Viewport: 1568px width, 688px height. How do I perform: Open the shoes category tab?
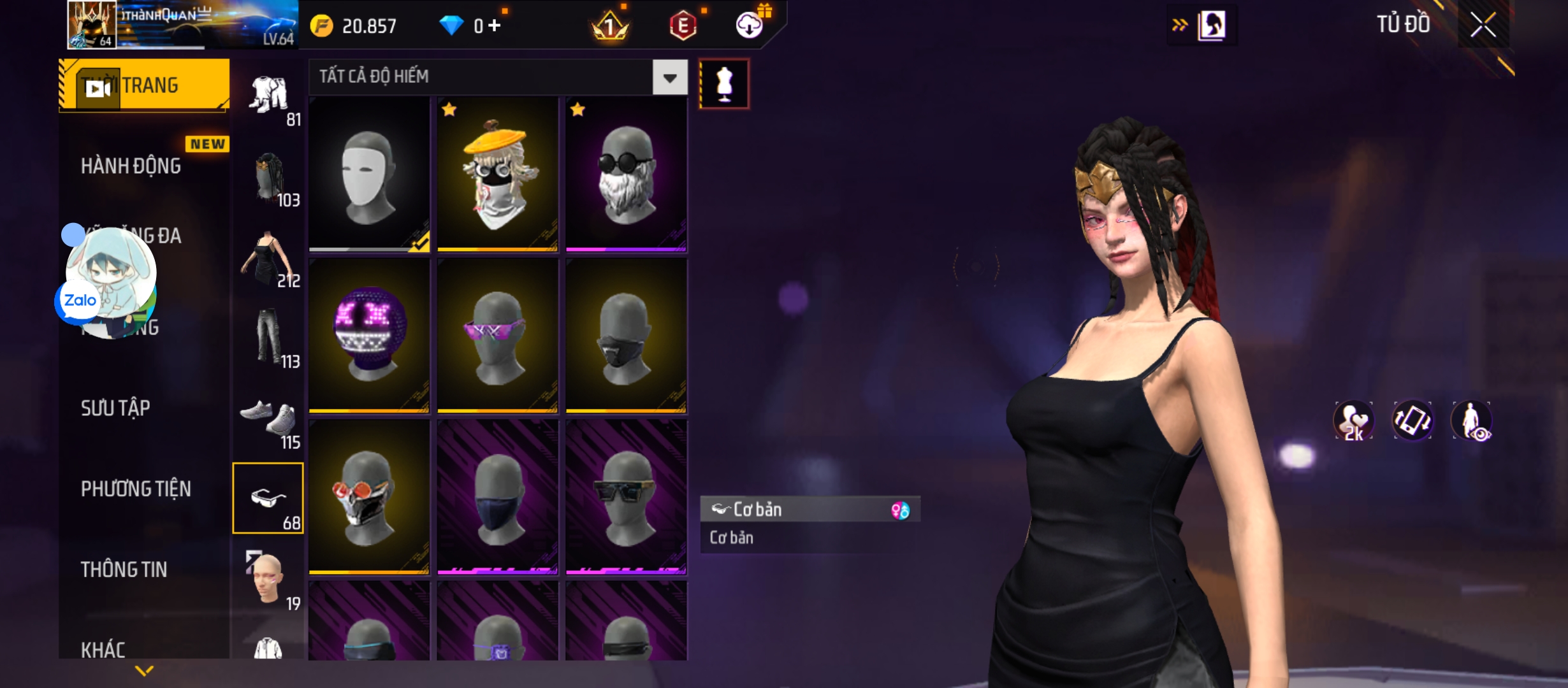point(269,421)
